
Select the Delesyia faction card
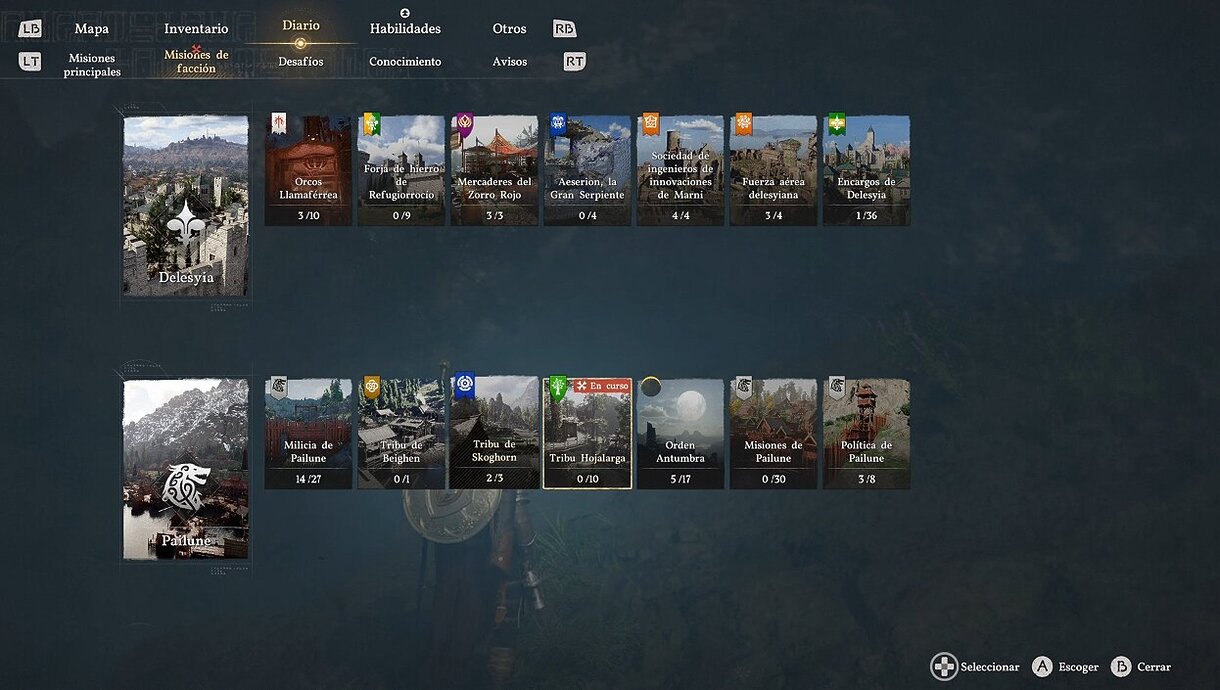186,206
